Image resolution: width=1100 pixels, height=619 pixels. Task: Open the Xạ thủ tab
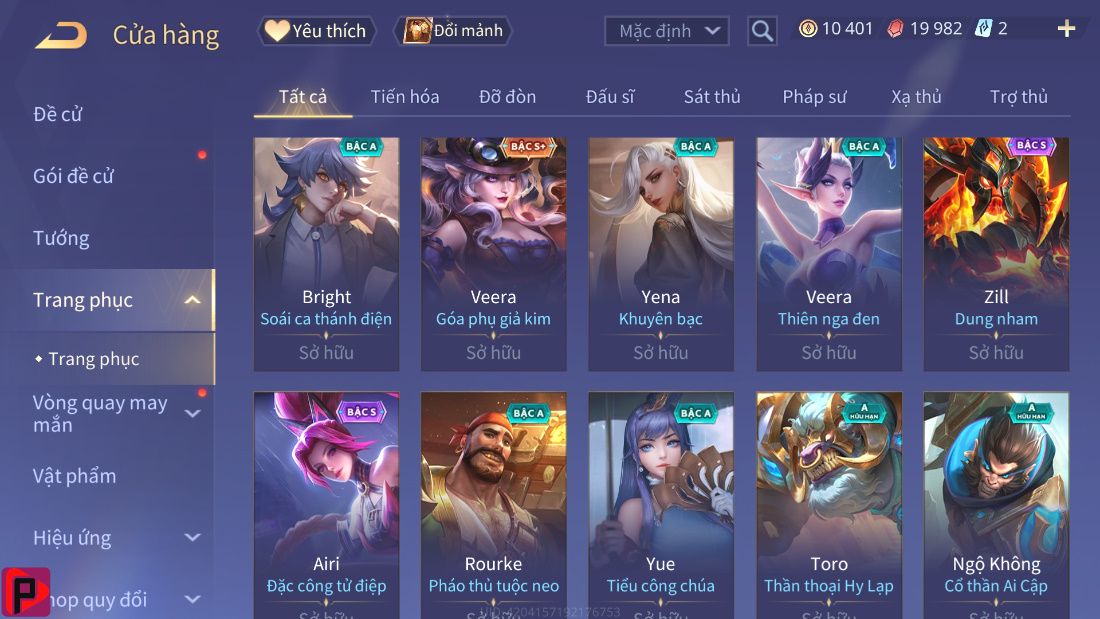[x=916, y=97]
